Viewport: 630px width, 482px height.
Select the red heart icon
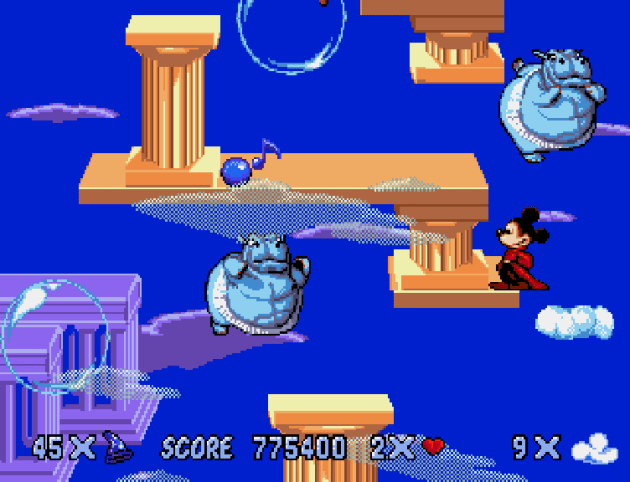pos(433,447)
